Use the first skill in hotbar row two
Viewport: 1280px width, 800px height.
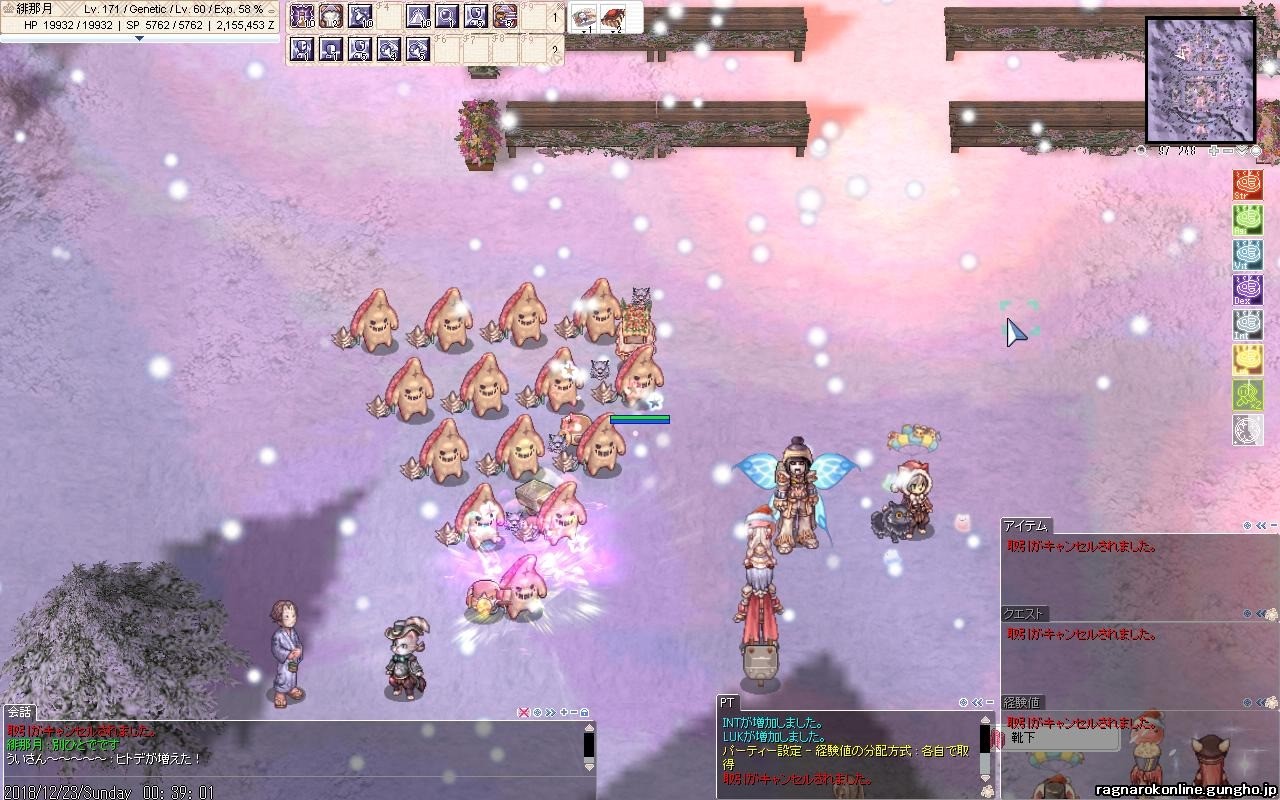(x=301, y=49)
